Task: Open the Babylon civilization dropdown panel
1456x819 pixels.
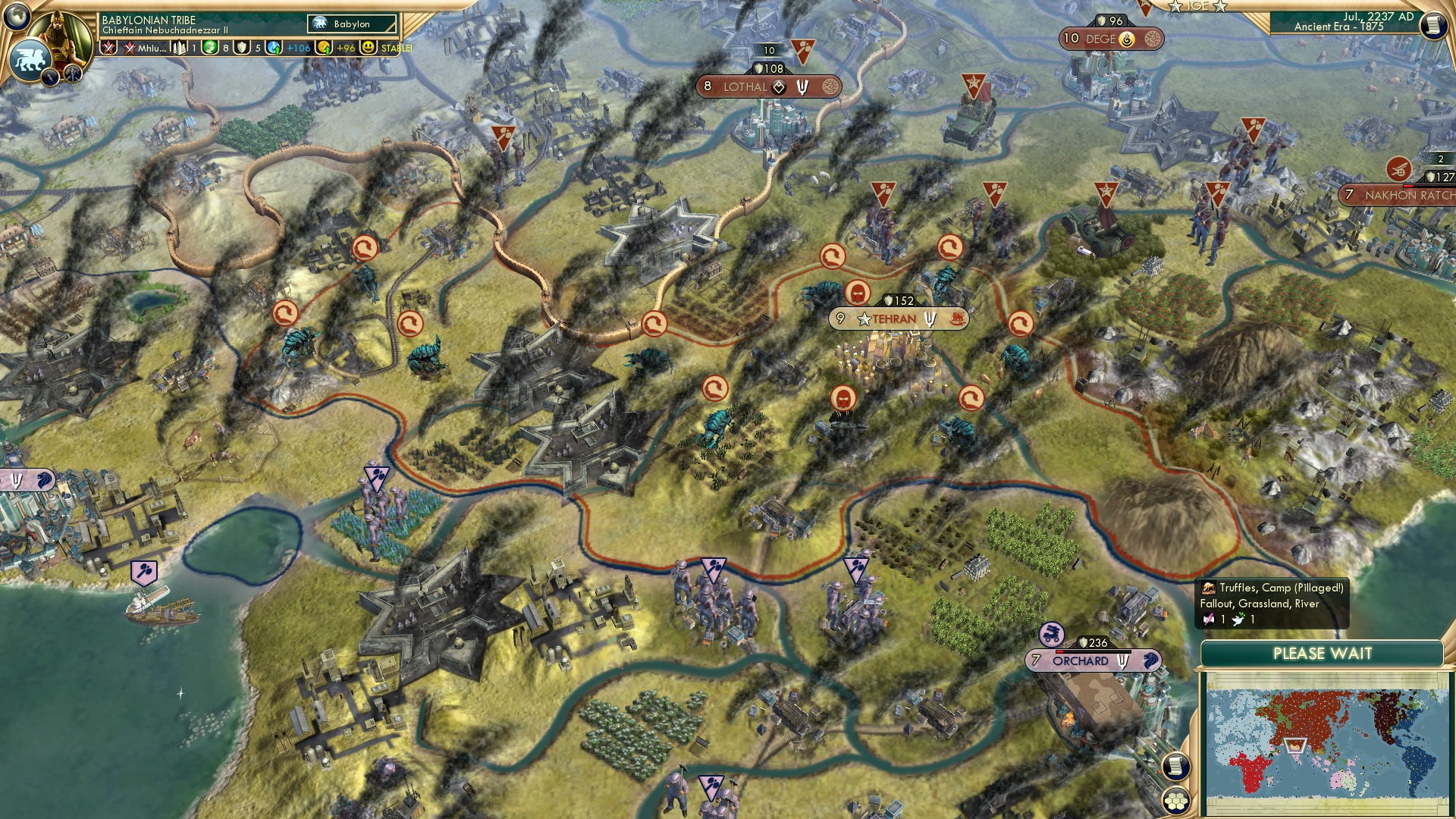Action: [x=350, y=24]
